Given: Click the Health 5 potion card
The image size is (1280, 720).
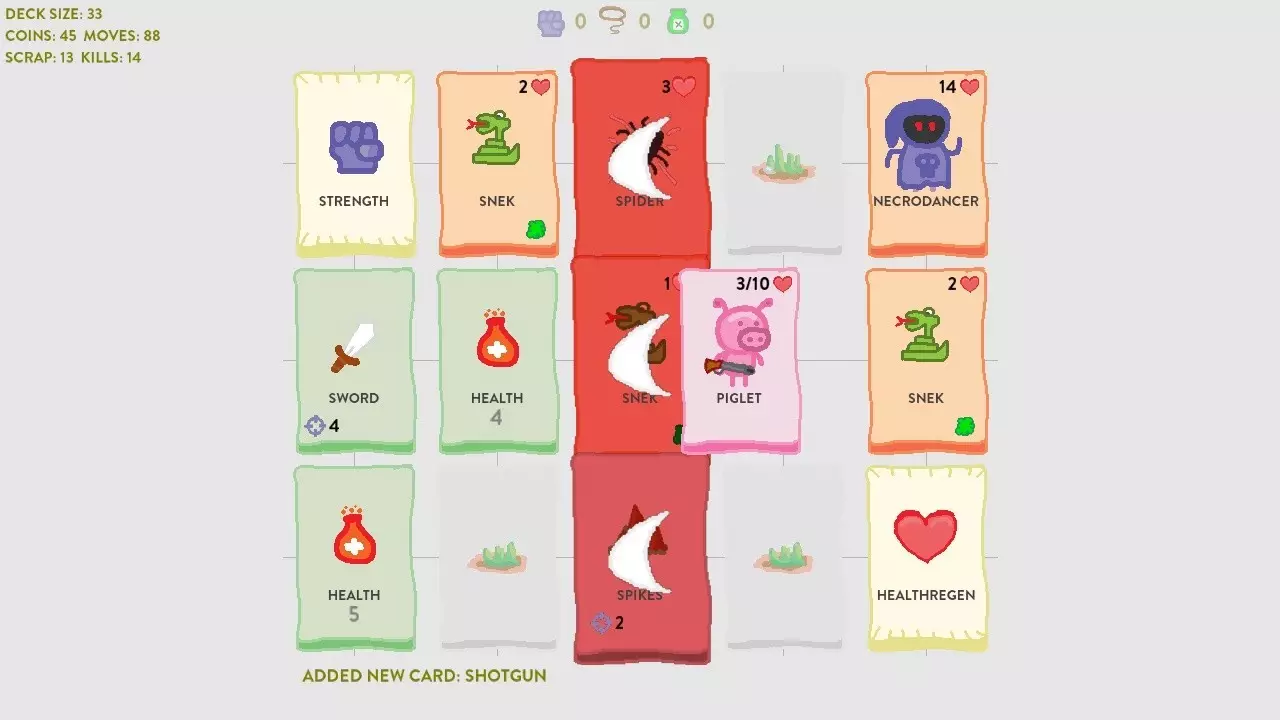Looking at the screenshot, I should [354, 555].
